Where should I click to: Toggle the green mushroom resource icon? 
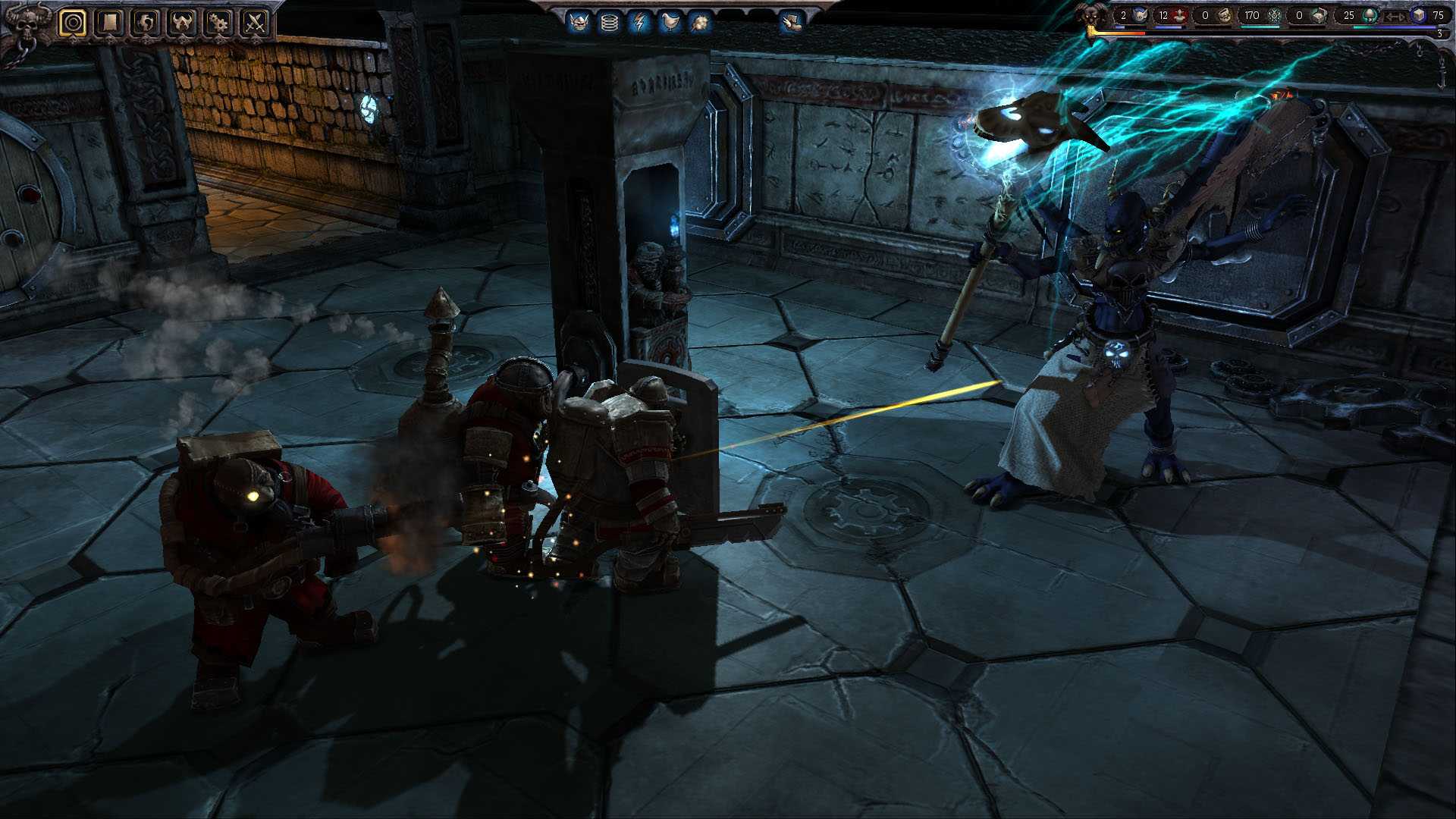(1370, 16)
